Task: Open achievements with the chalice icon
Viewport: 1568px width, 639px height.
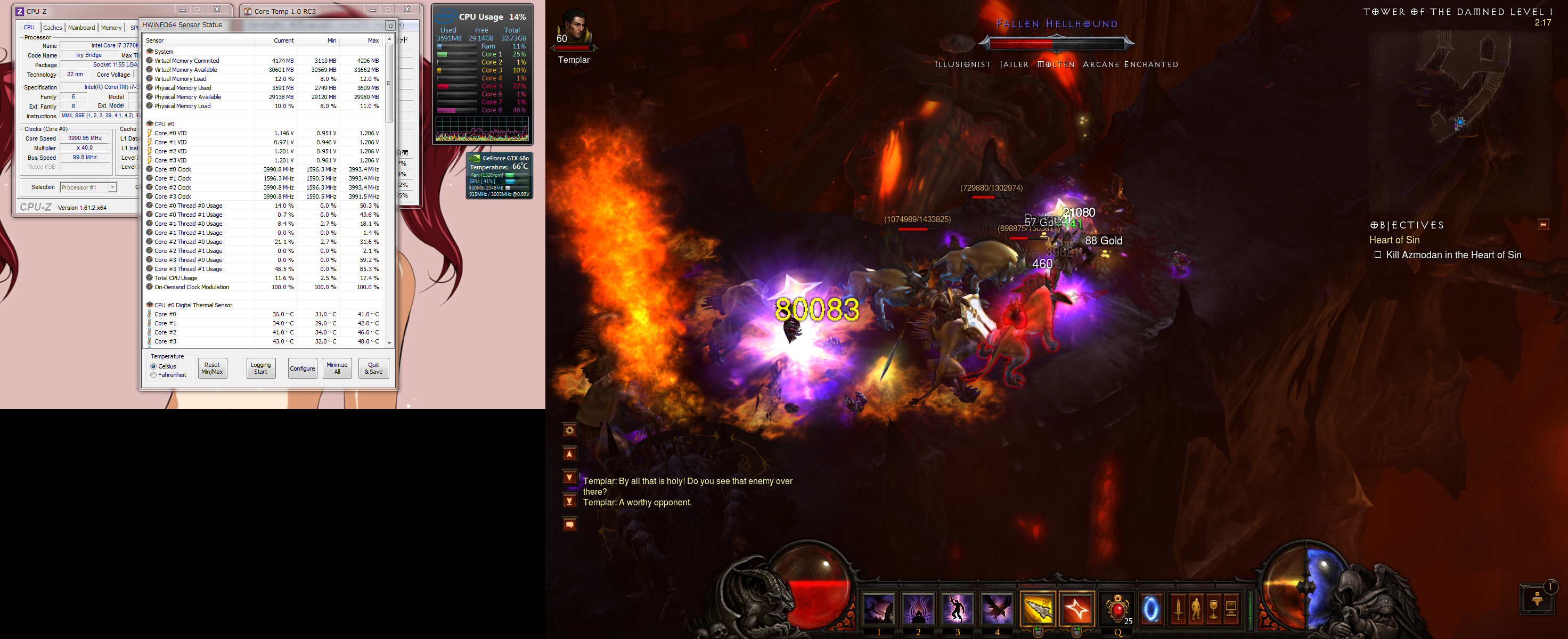Action: (x=1213, y=609)
